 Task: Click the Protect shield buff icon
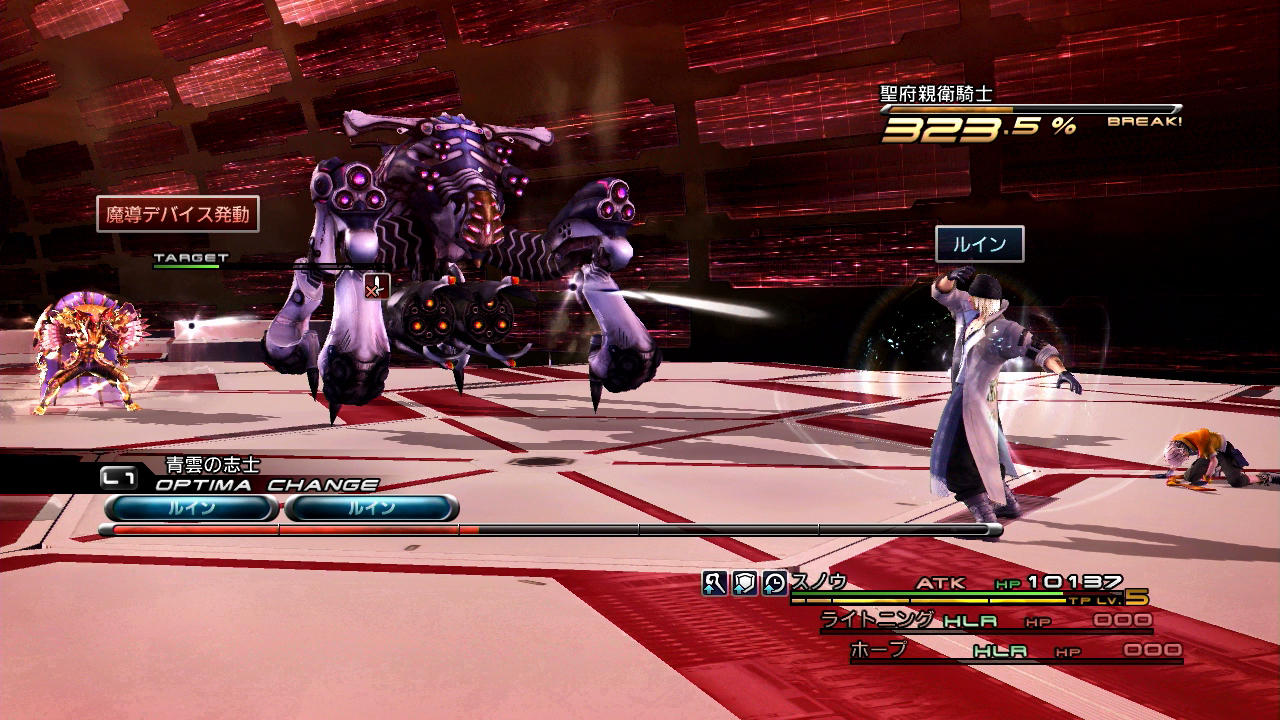[744, 584]
